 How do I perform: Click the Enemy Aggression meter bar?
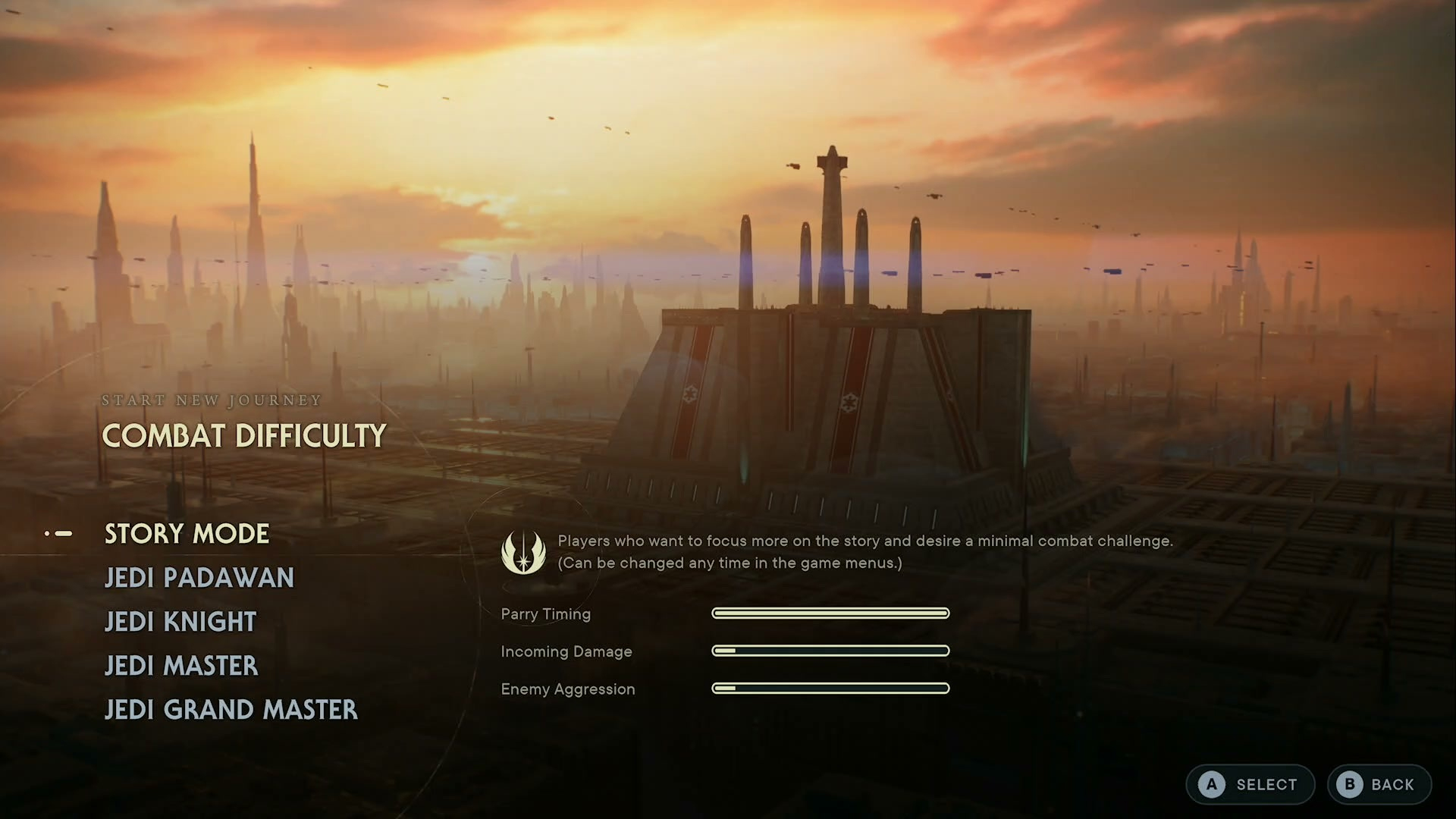830,688
